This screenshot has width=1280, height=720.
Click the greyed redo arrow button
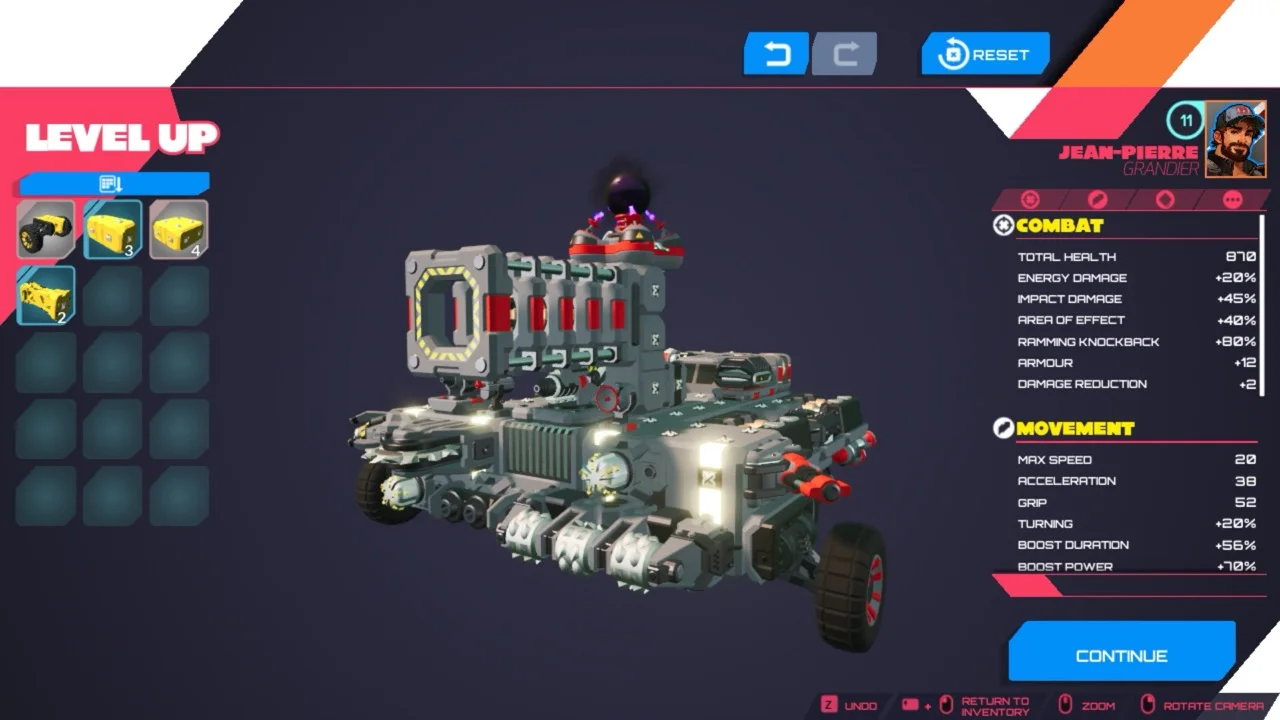pyautogui.click(x=845, y=54)
